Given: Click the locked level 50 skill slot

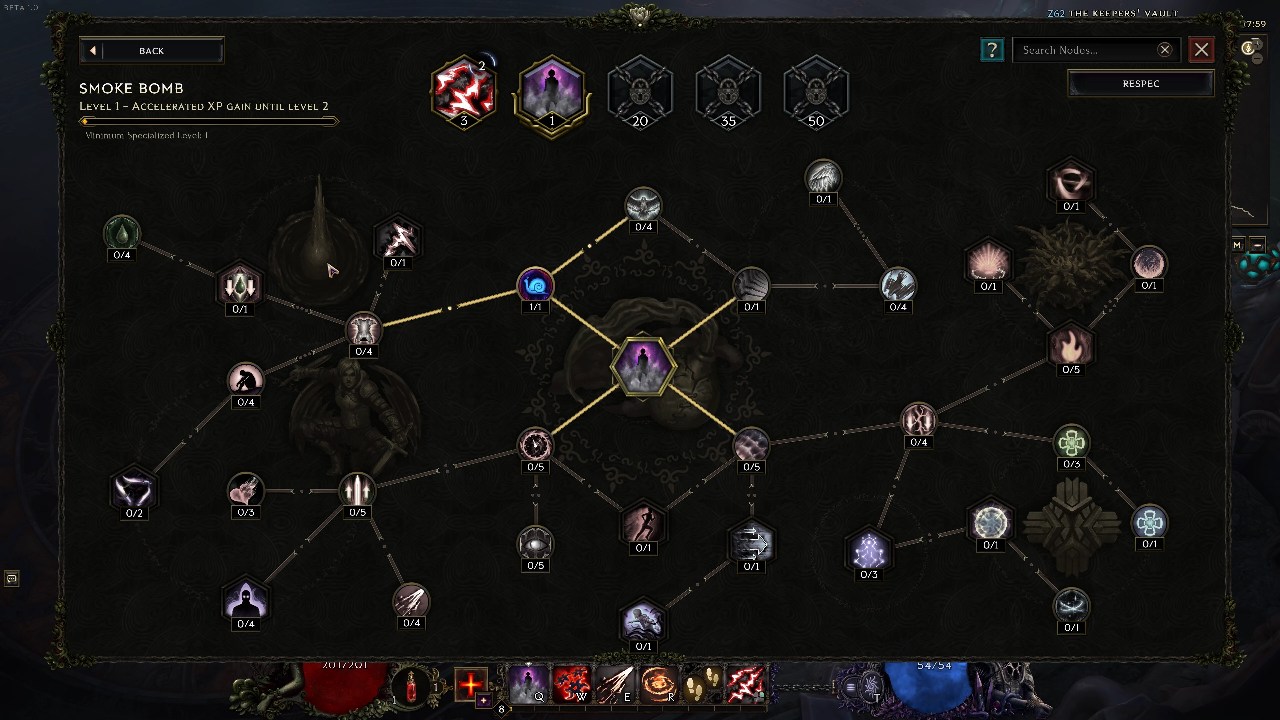Looking at the screenshot, I should pos(816,91).
